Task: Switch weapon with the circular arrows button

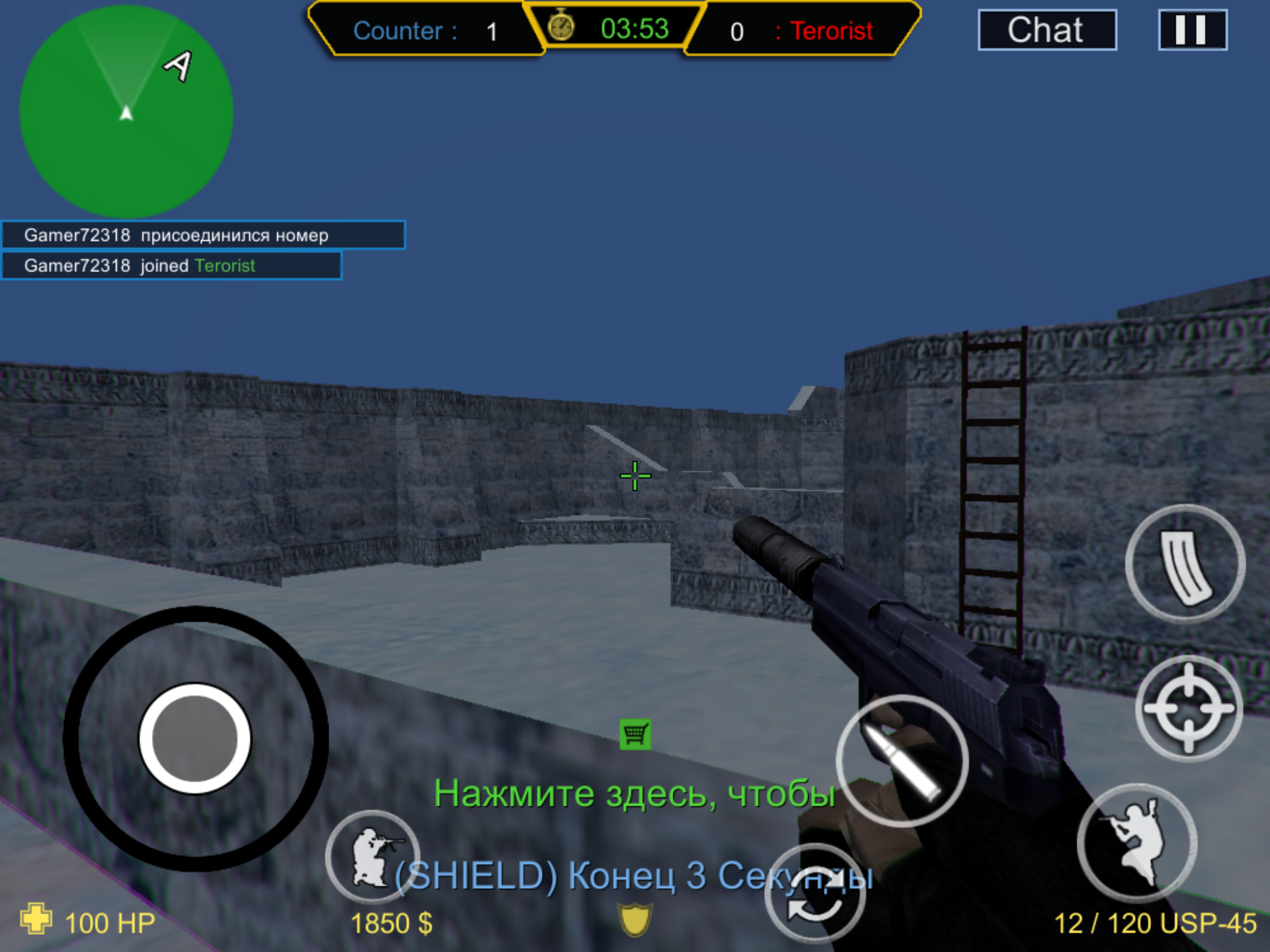Action: 815,896
